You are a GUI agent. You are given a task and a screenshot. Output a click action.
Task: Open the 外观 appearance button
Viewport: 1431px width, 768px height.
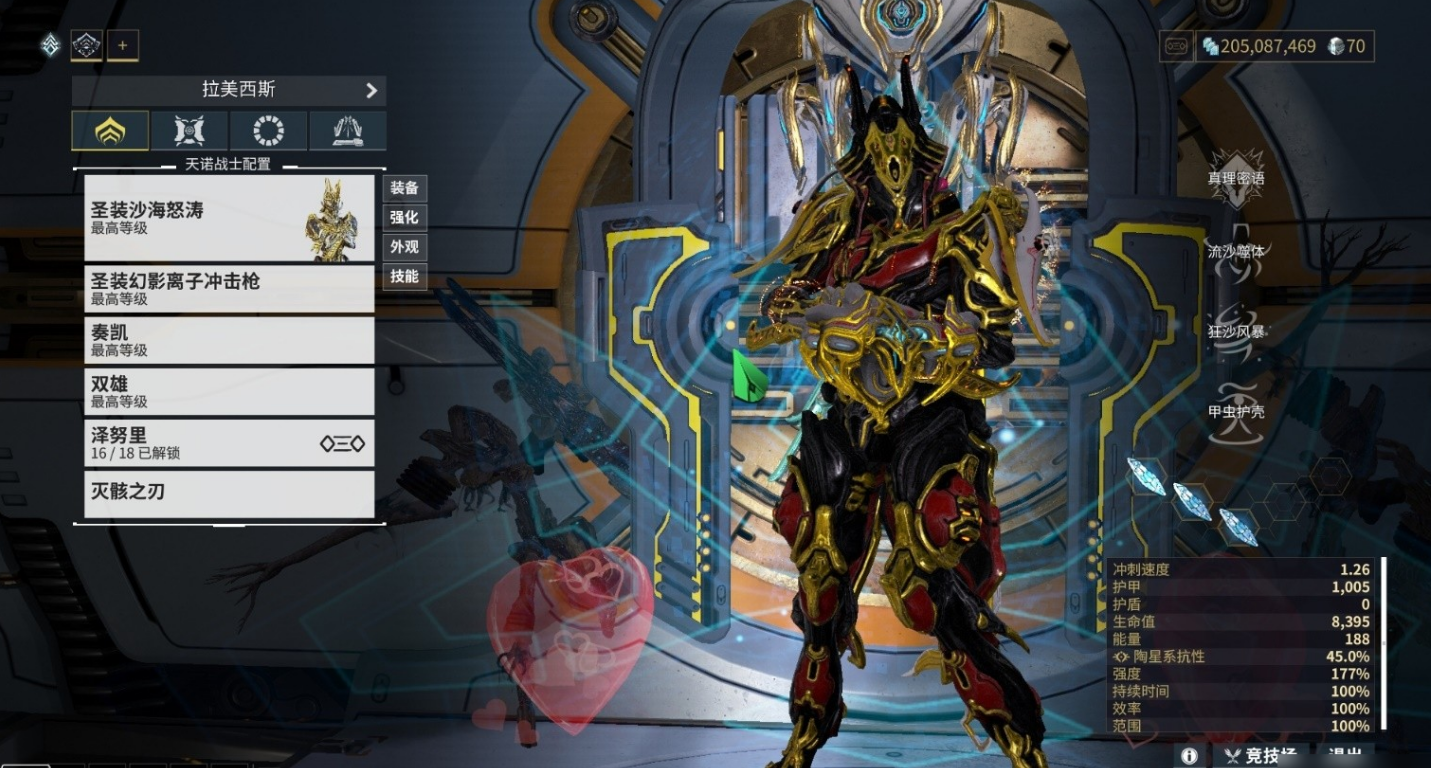404,247
